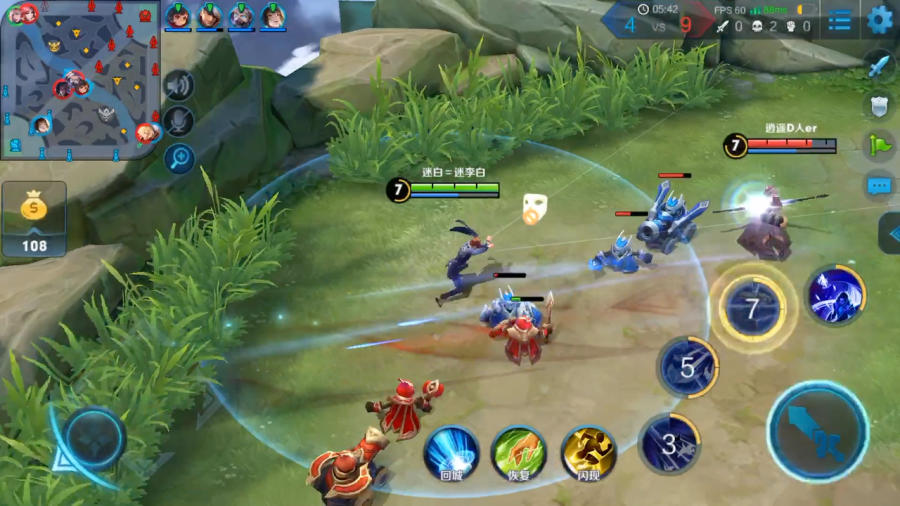The width and height of the screenshot is (900, 506).
Task: Open the settings gear menu
Action: click(880, 19)
